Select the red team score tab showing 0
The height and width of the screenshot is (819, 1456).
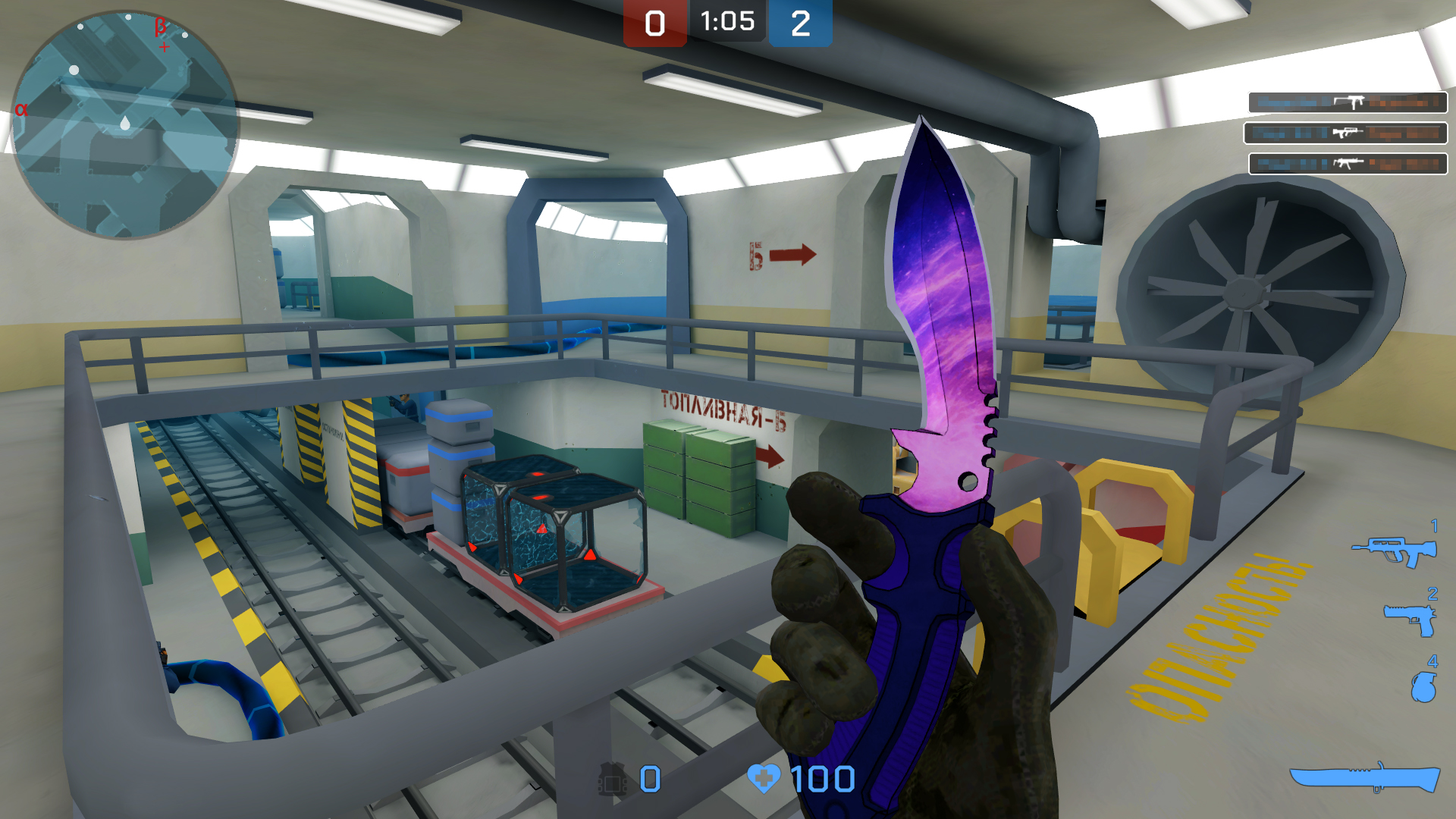[656, 21]
